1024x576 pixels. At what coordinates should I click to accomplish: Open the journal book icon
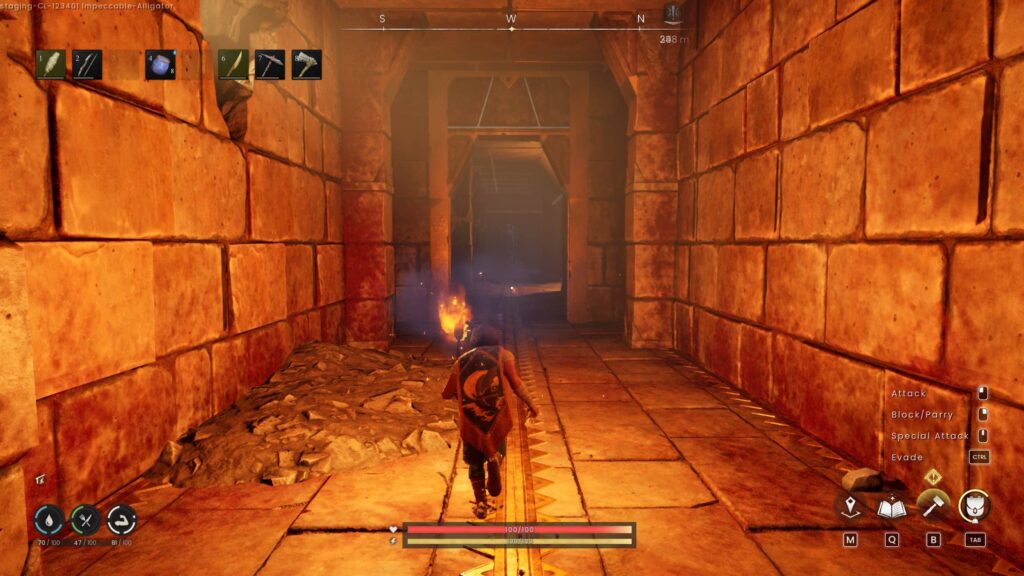coord(891,508)
